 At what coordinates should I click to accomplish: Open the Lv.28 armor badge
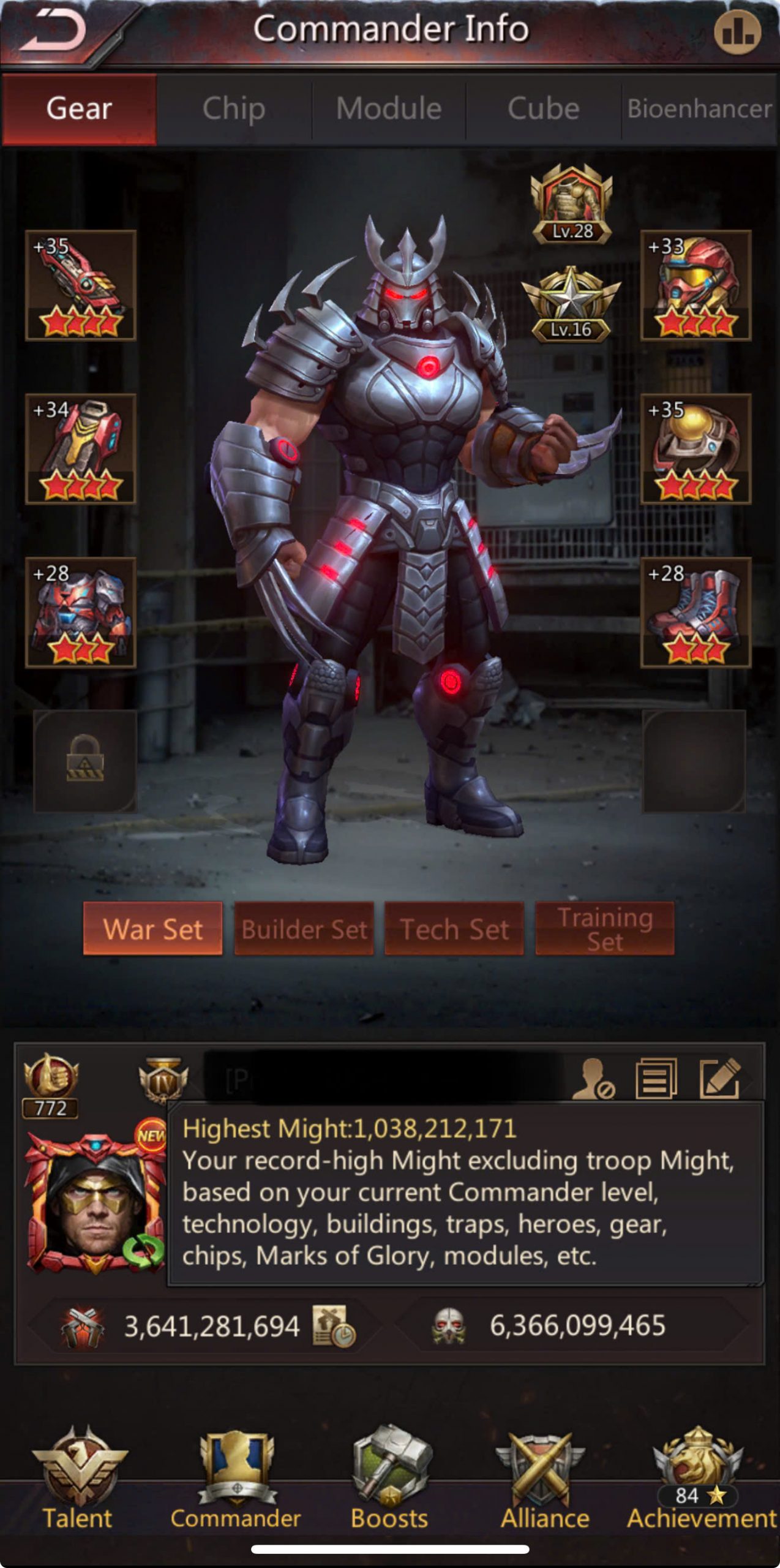coord(572,205)
